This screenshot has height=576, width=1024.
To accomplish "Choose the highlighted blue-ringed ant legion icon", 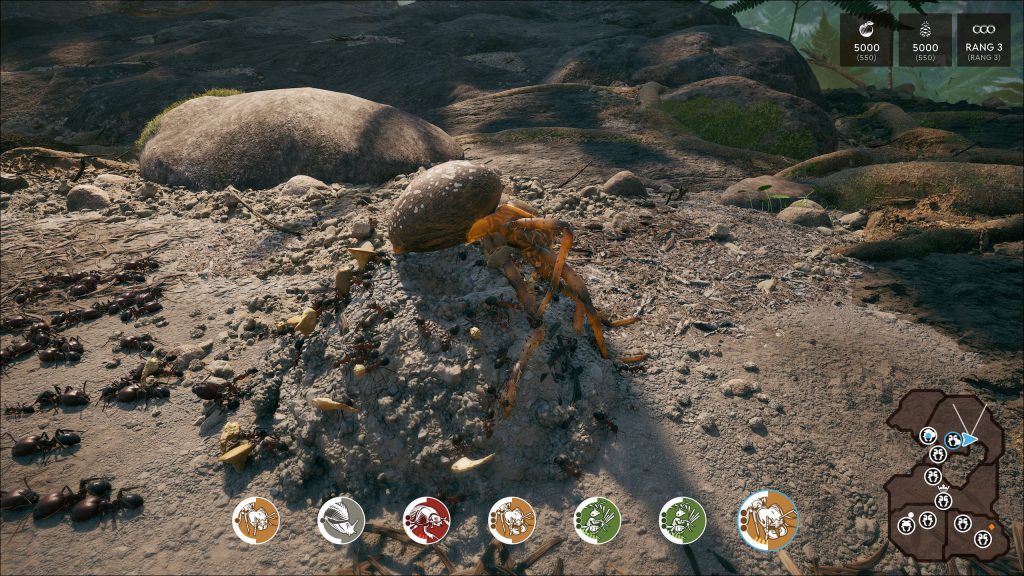I will tap(768, 518).
